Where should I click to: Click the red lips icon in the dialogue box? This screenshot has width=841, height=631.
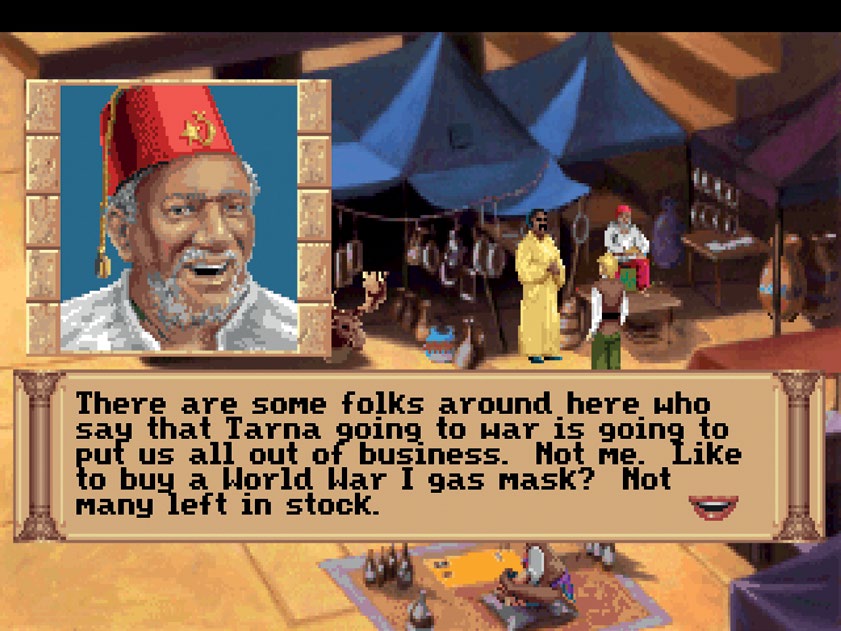(713, 506)
